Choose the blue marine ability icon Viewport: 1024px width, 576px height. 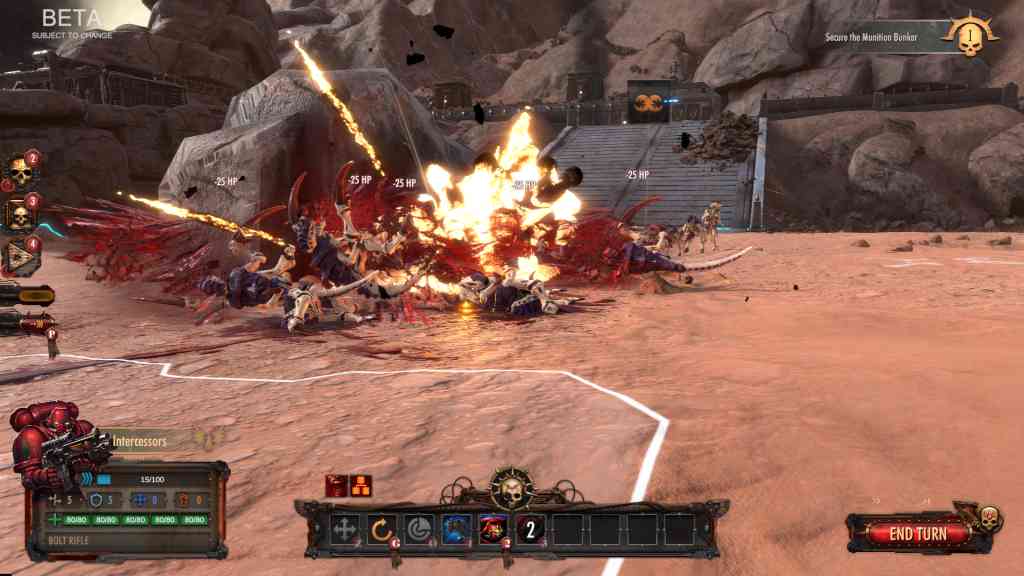pos(457,530)
